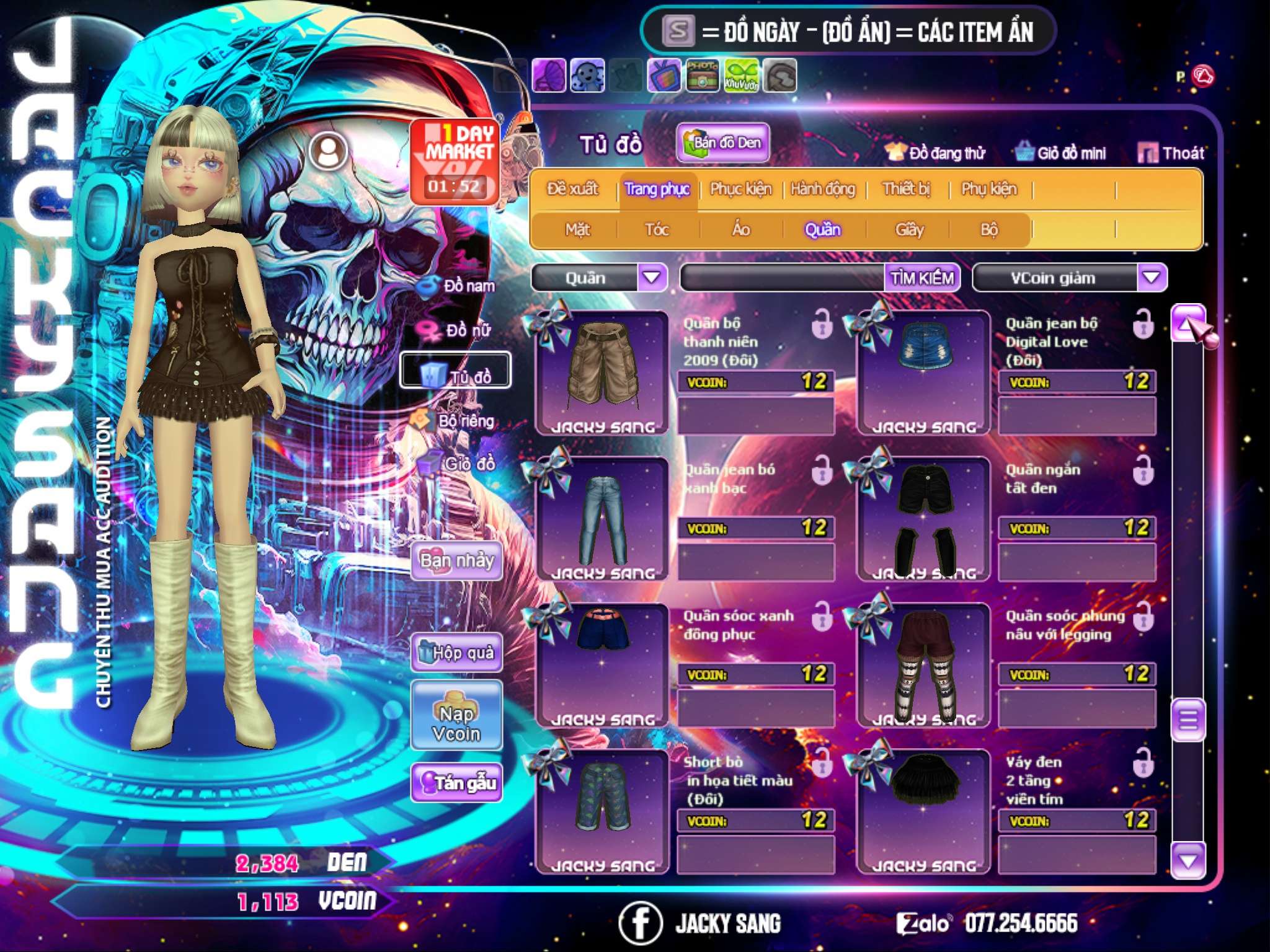Click the TÌM KIẾM search button

point(921,278)
